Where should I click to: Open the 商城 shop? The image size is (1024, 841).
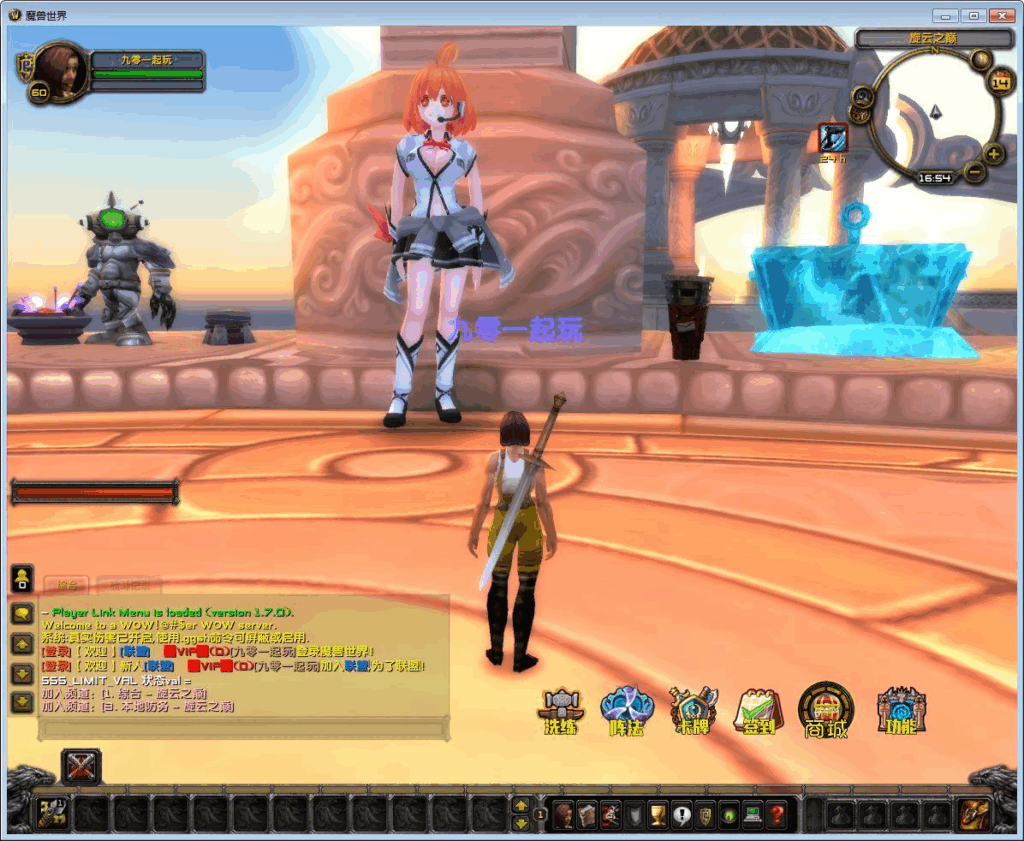click(826, 710)
